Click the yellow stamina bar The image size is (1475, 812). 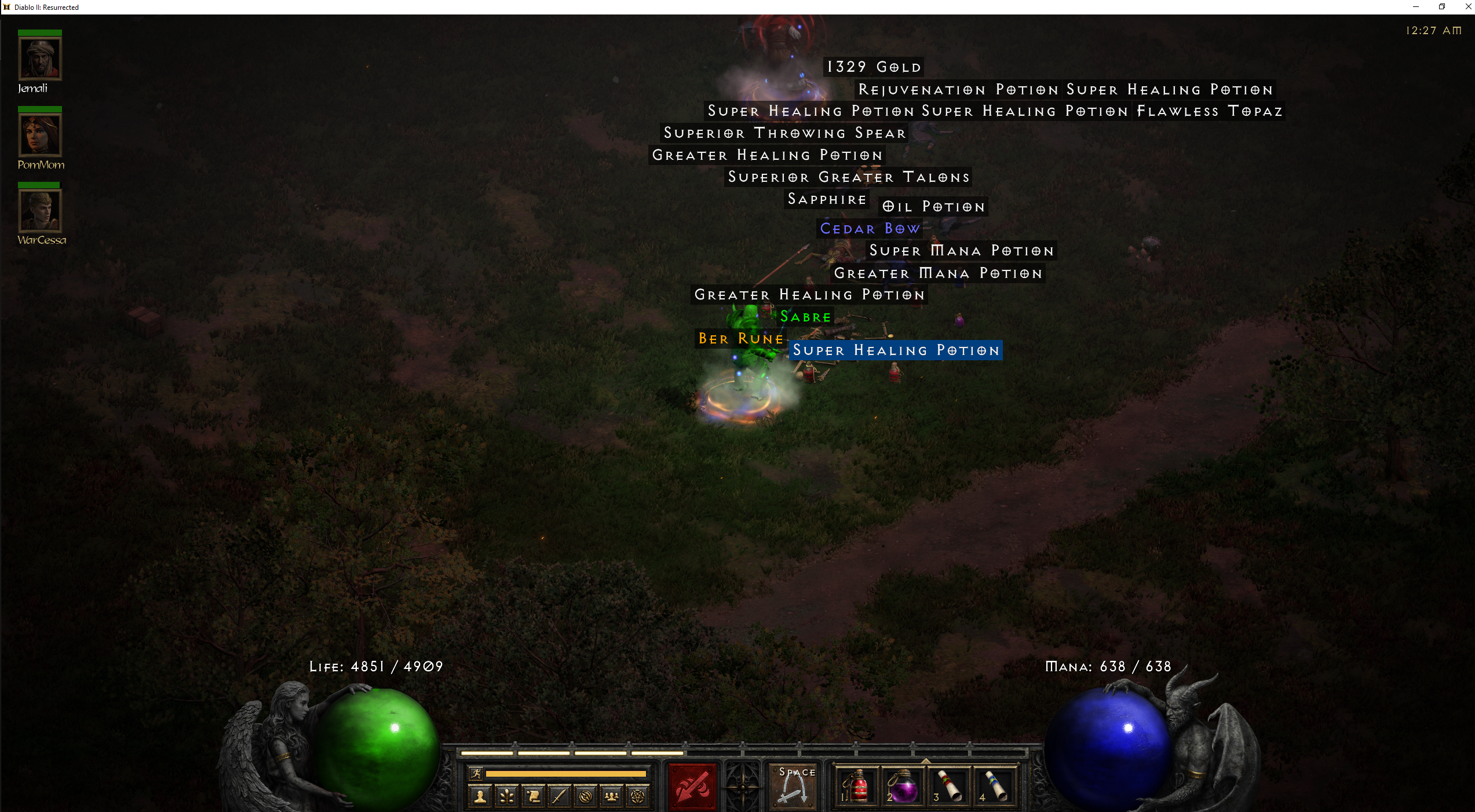coord(565,773)
